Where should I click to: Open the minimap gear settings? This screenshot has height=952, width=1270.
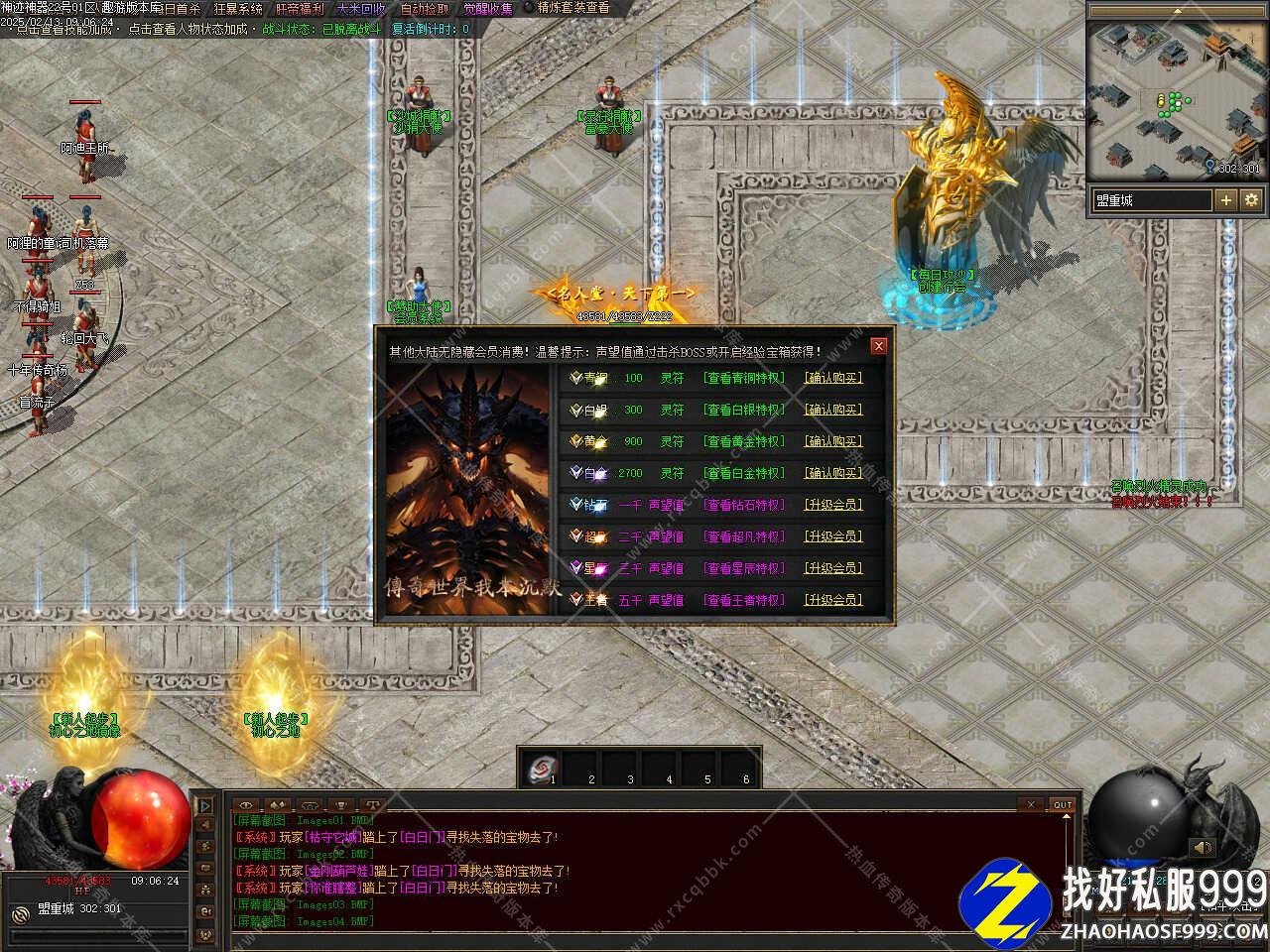1251,200
